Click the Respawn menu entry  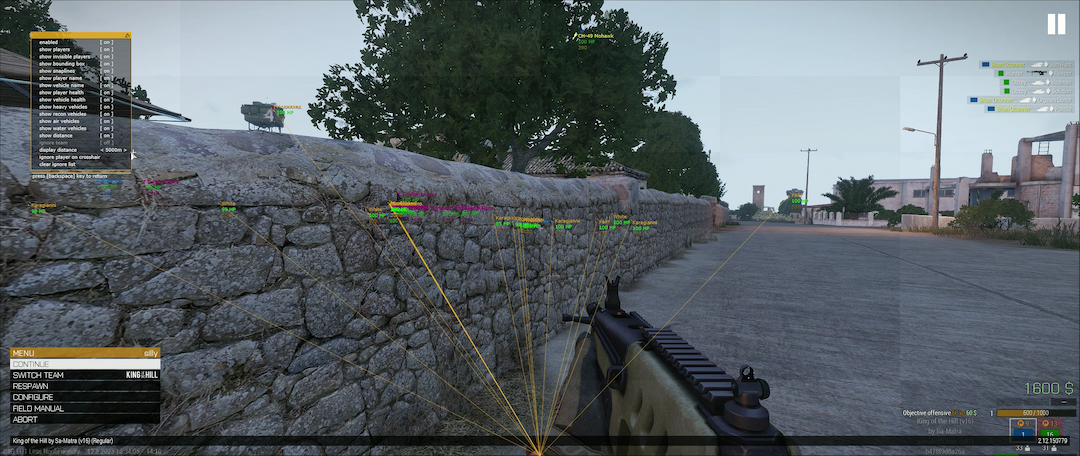(84, 386)
